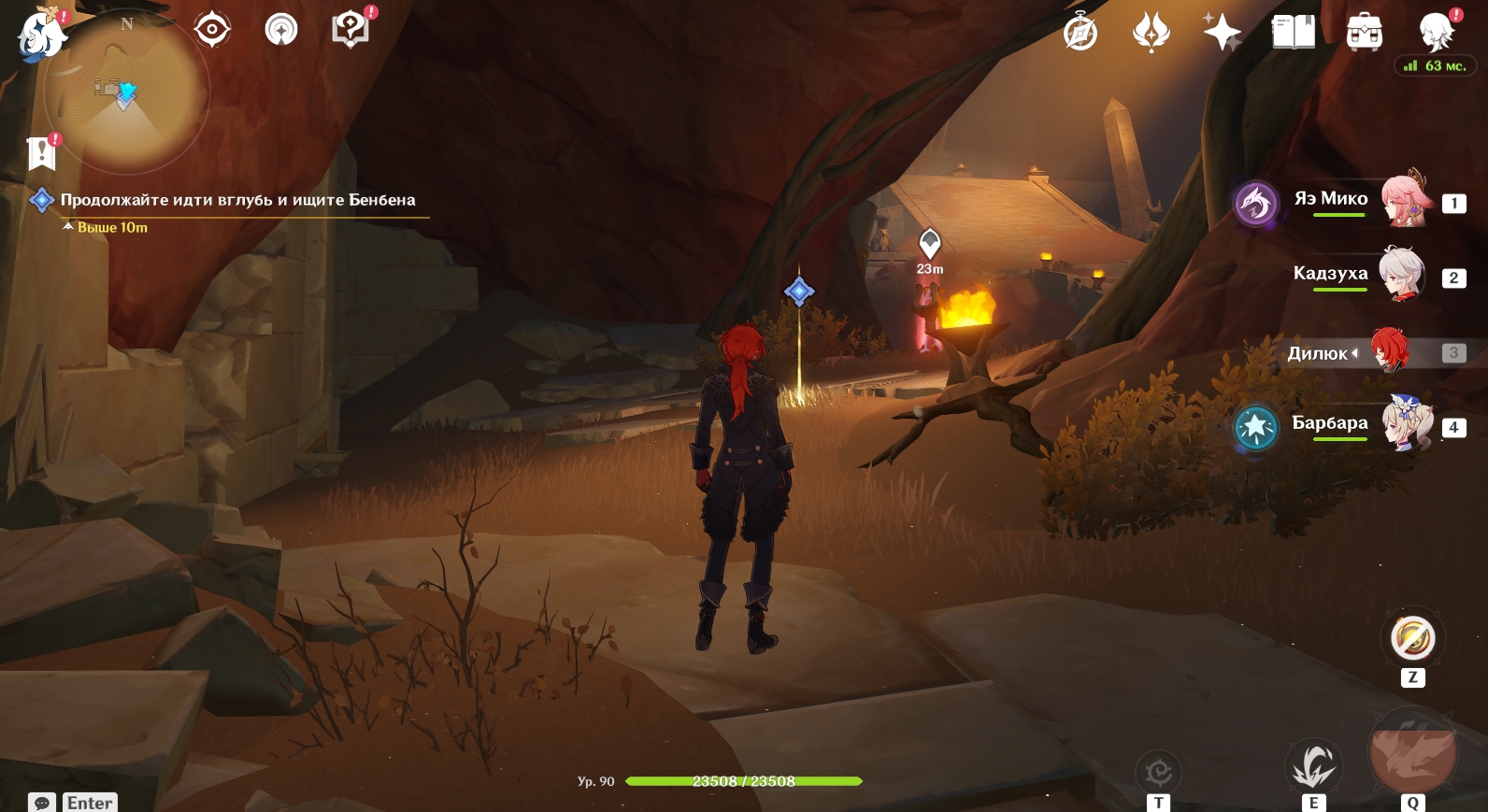1488x812 pixels.
Task: Open the tutorial question mark icon
Action: pos(351,29)
